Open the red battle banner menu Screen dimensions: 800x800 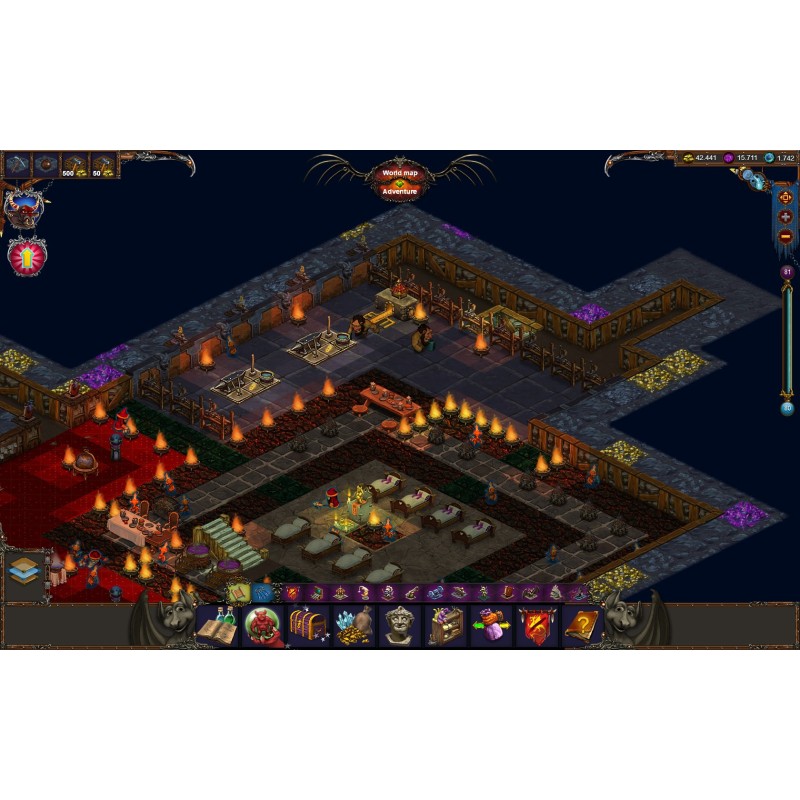[537, 626]
